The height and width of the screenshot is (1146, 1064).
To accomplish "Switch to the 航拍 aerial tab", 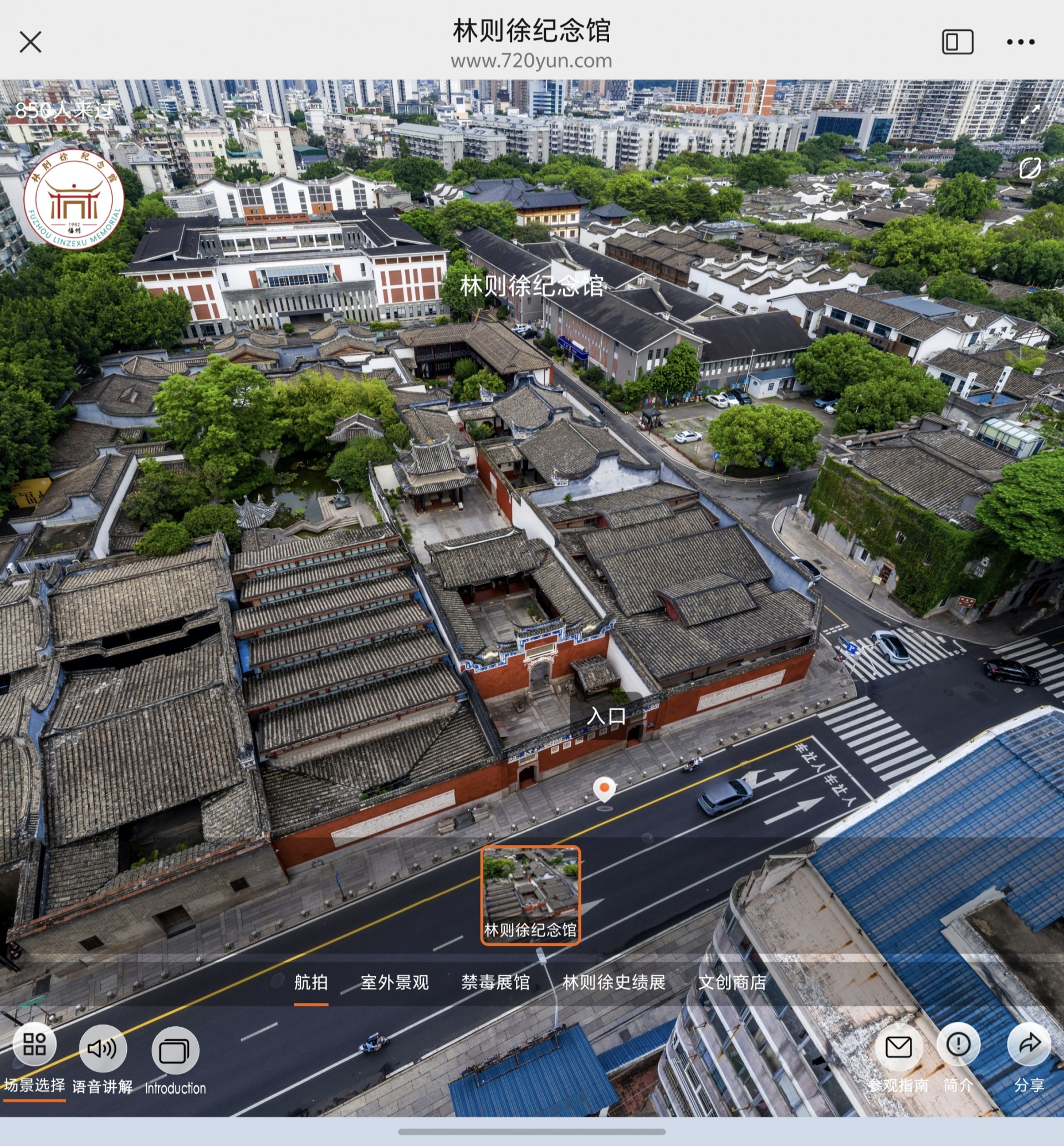I will click(311, 982).
